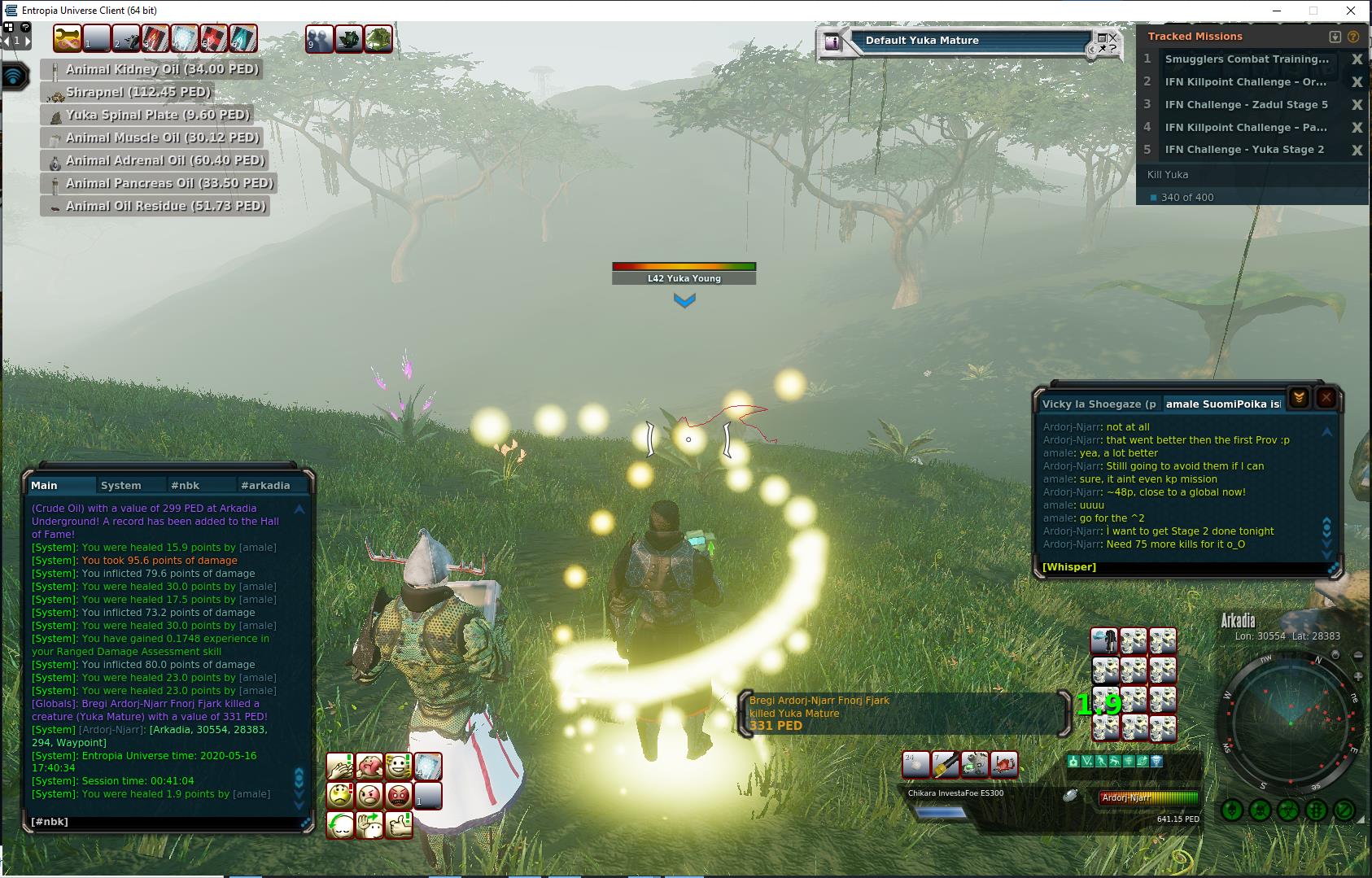This screenshot has width=1372, height=878.
Task: Click the angry red face emote
Action: 399,794
